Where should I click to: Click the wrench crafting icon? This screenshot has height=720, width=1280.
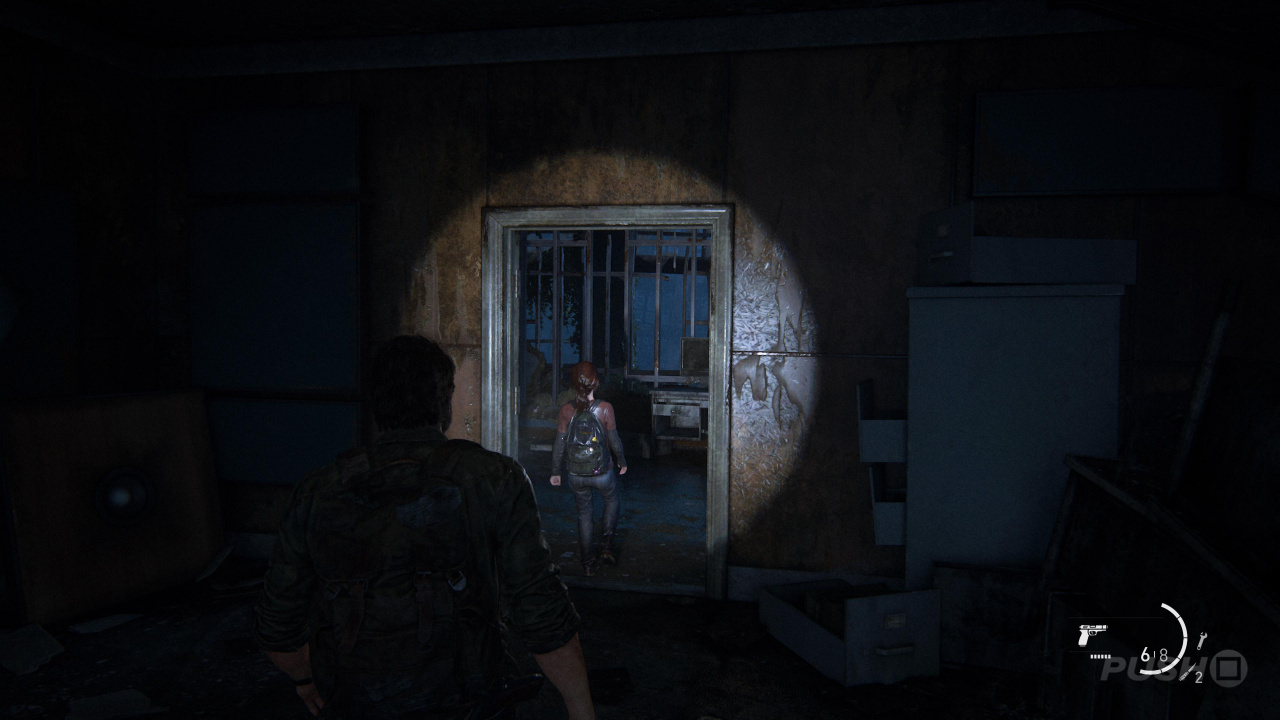pos(1201,639)
